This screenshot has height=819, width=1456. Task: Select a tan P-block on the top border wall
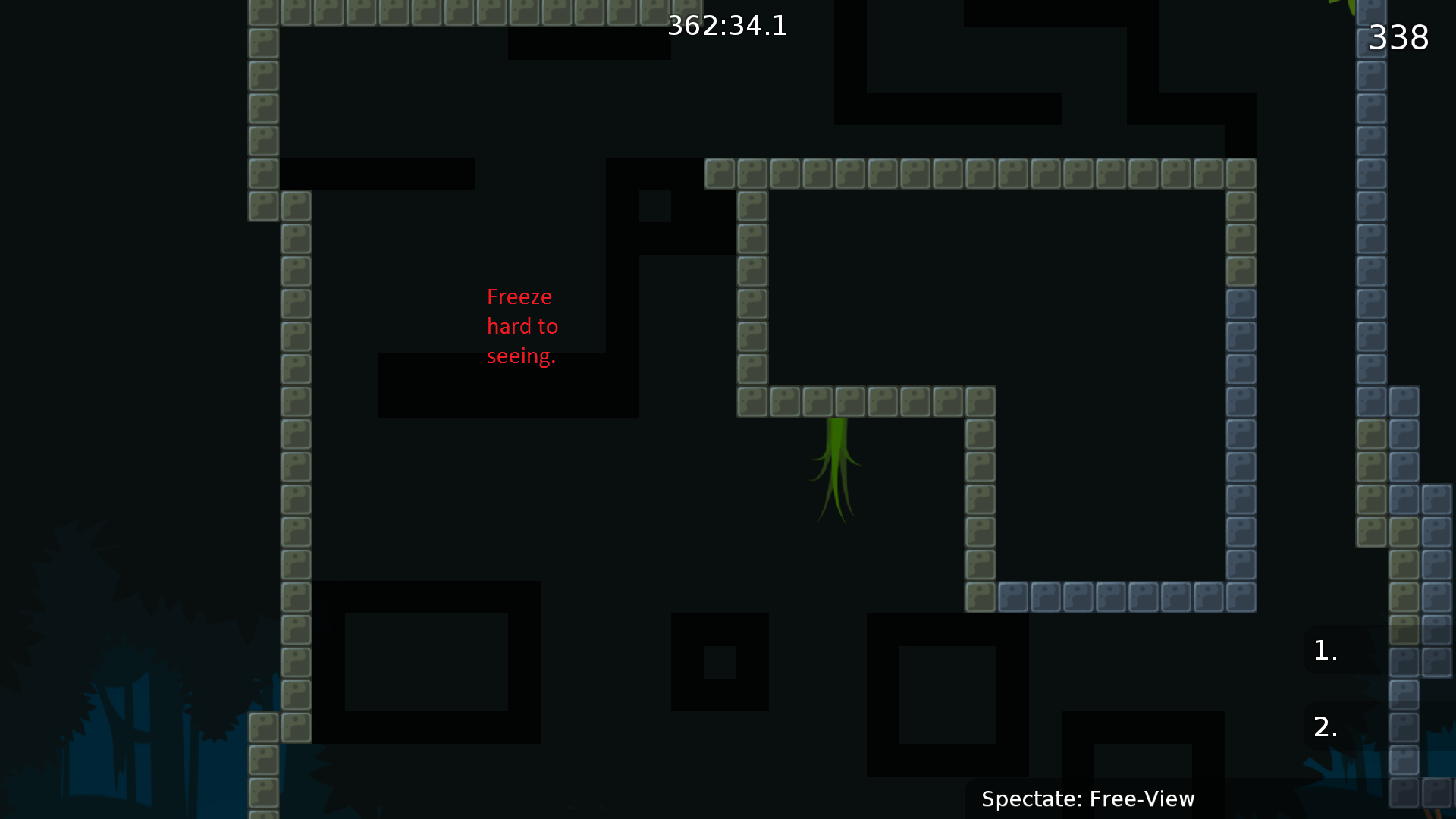click(x=455, y=11)
